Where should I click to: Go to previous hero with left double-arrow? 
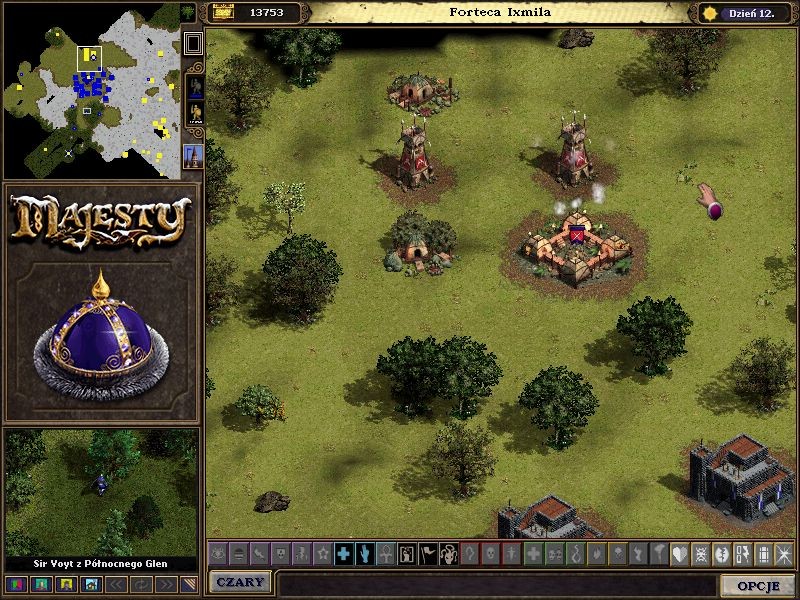pyautogui.click(x=115, y=583)
